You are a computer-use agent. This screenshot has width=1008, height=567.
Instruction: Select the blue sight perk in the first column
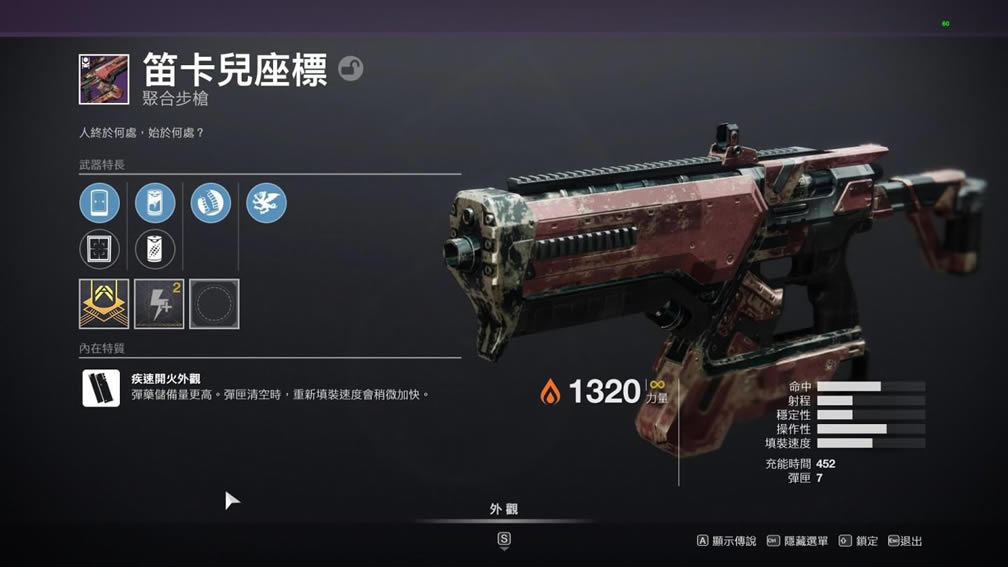tap(100, 203)
